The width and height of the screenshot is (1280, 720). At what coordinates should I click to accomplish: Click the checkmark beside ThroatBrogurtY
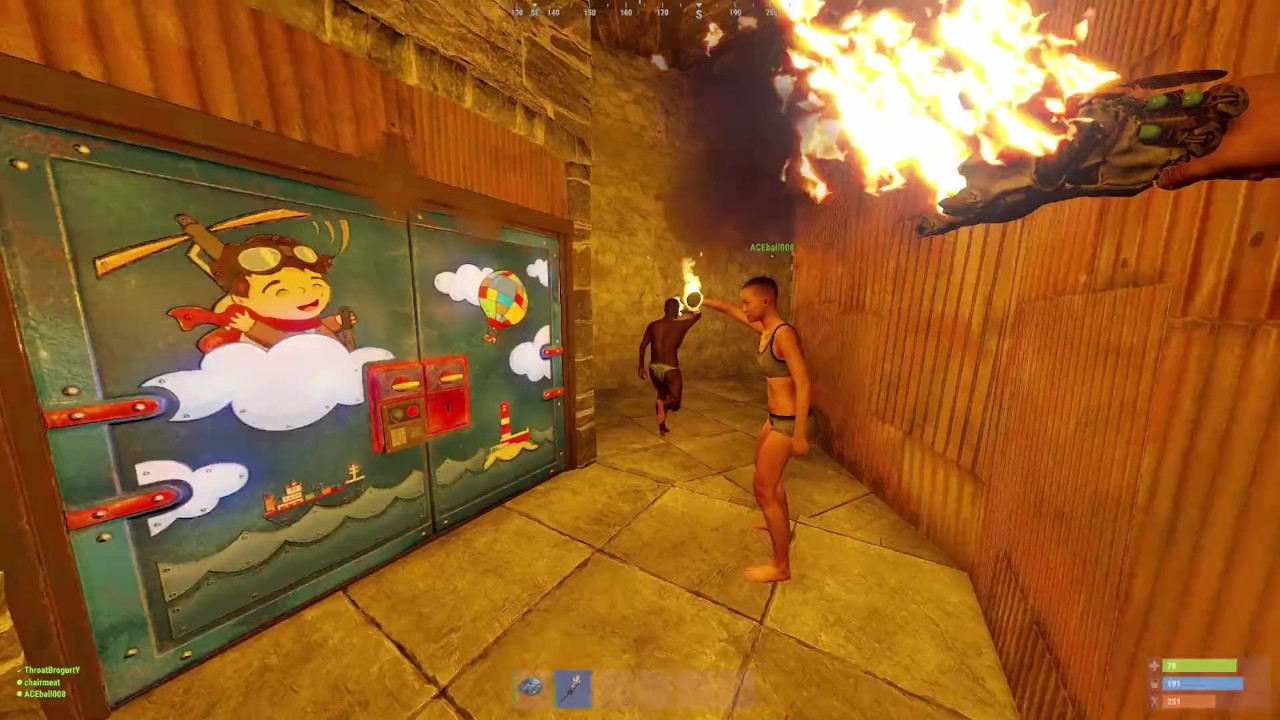click(x=20, y=669)
